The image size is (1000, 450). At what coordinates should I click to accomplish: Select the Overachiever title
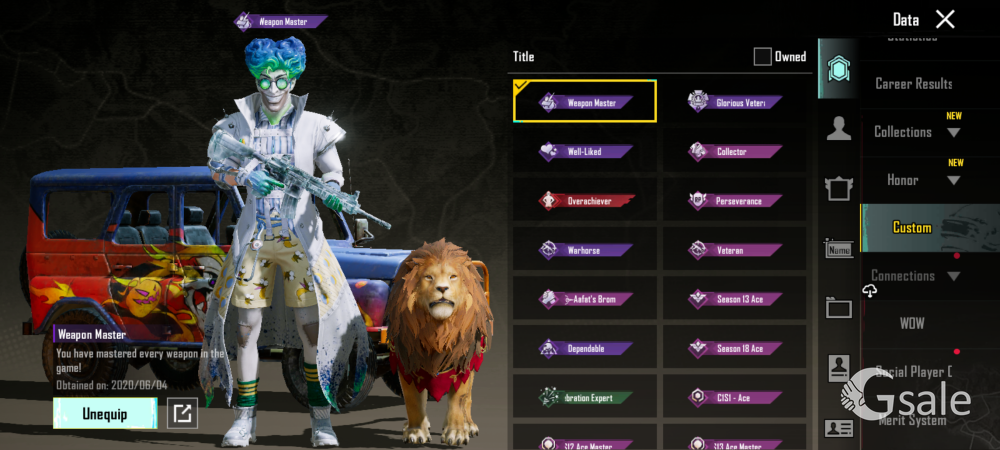(x=585, y=201)
